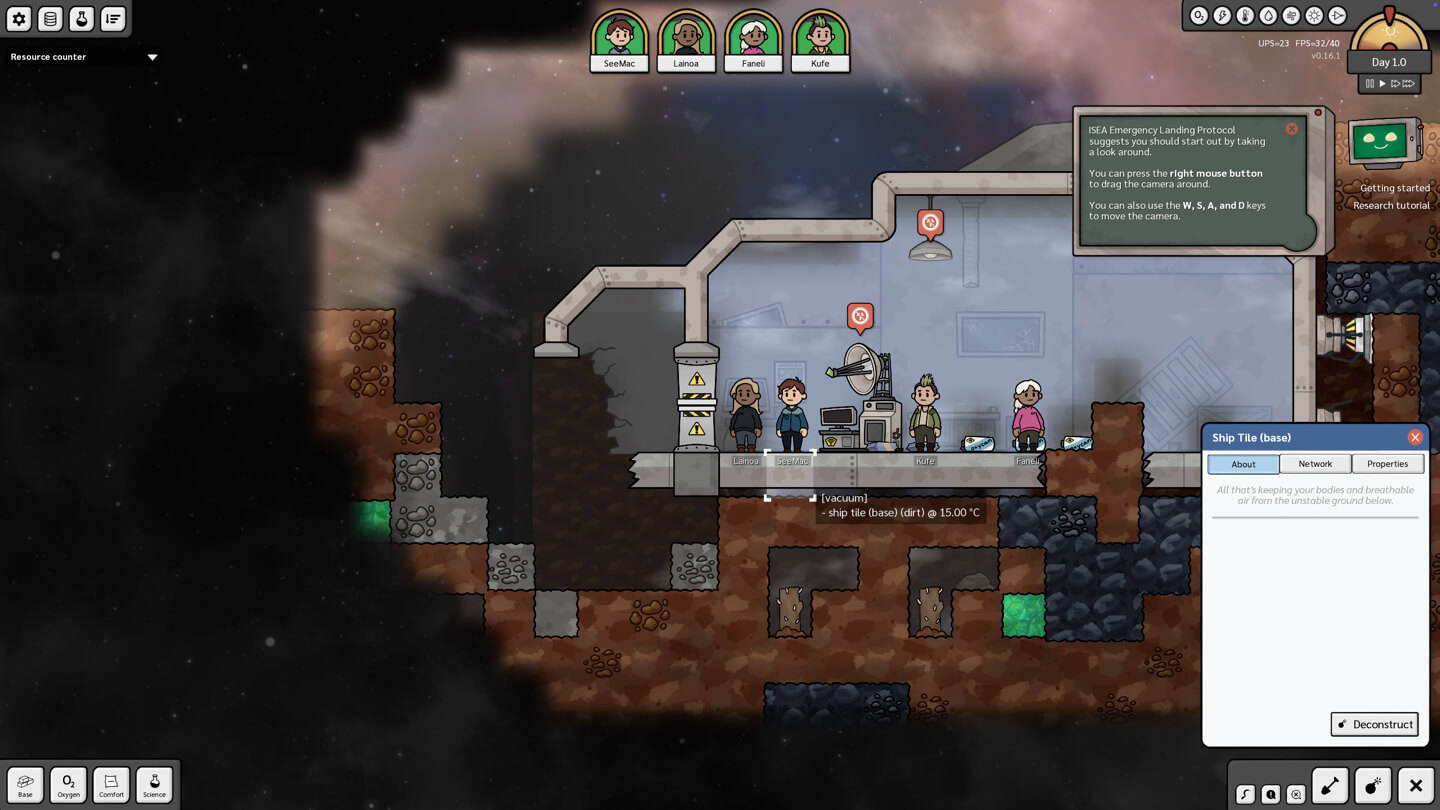The image size is (1440, 810).
Task: Open the flask research screen
Action: pos(81,18)
